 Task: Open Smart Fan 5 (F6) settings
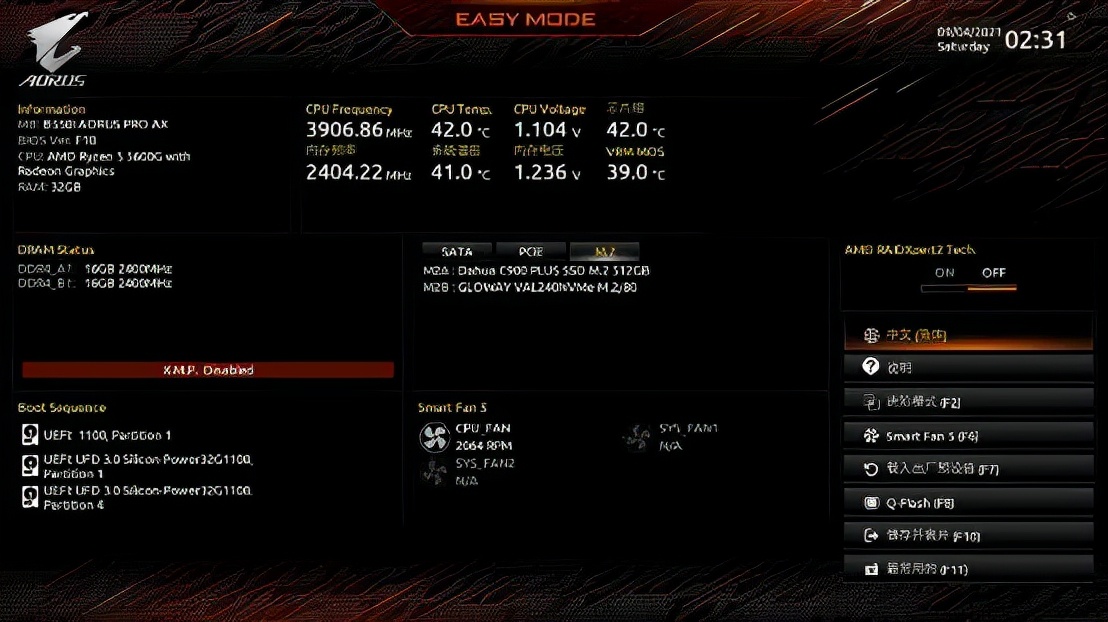pyautogui.click(x=967, y=436)
